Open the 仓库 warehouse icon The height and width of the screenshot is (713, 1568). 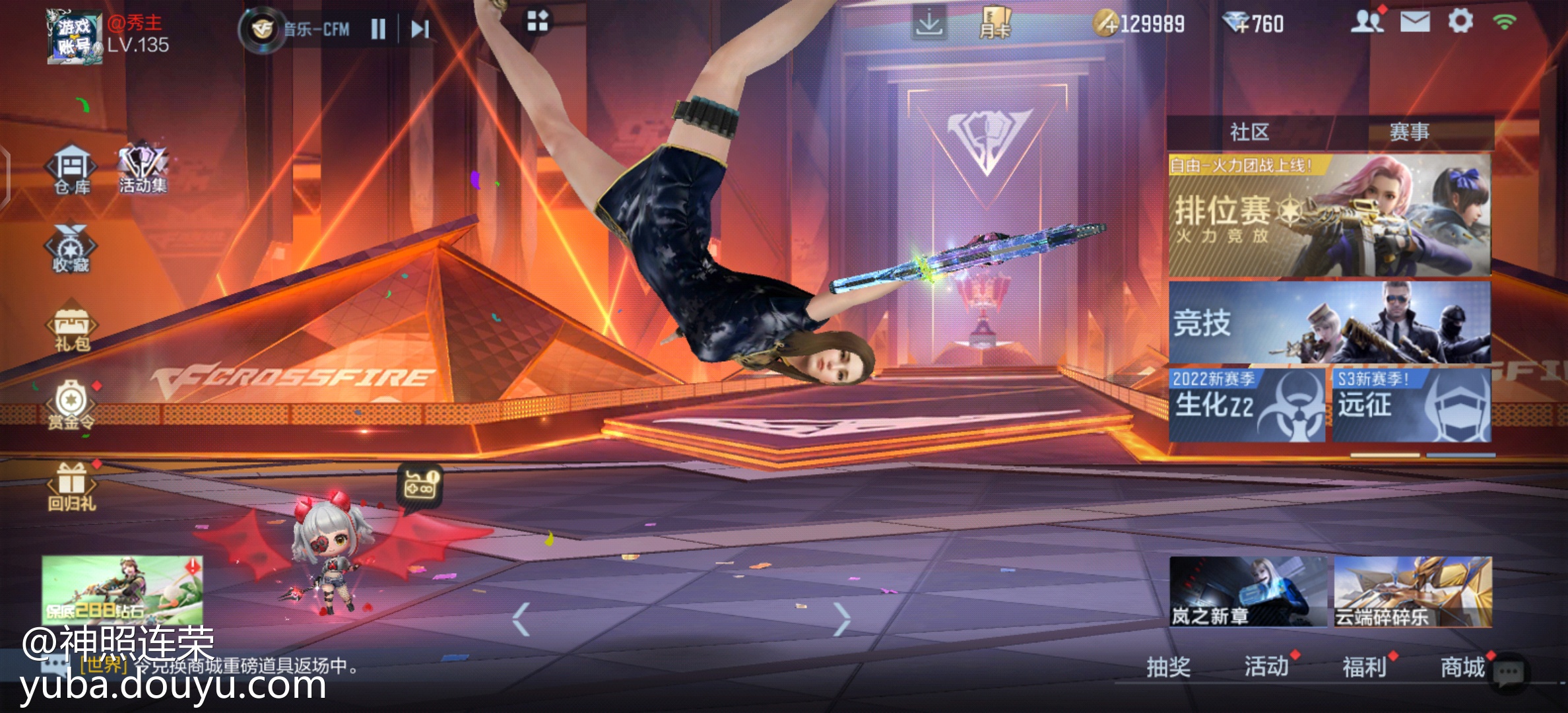72,169
